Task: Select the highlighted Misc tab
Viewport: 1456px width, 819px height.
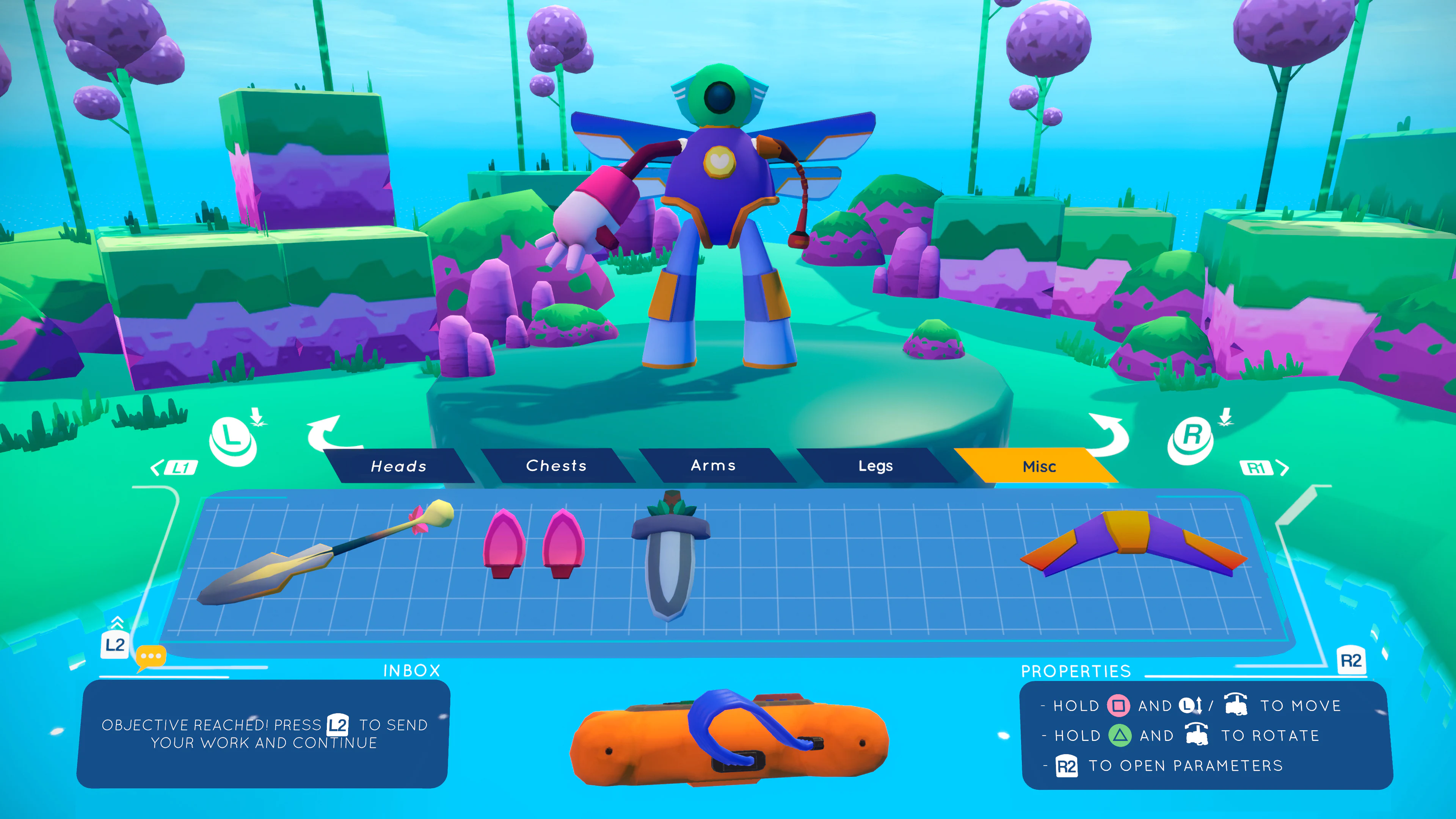Action: pos(1040,467)
